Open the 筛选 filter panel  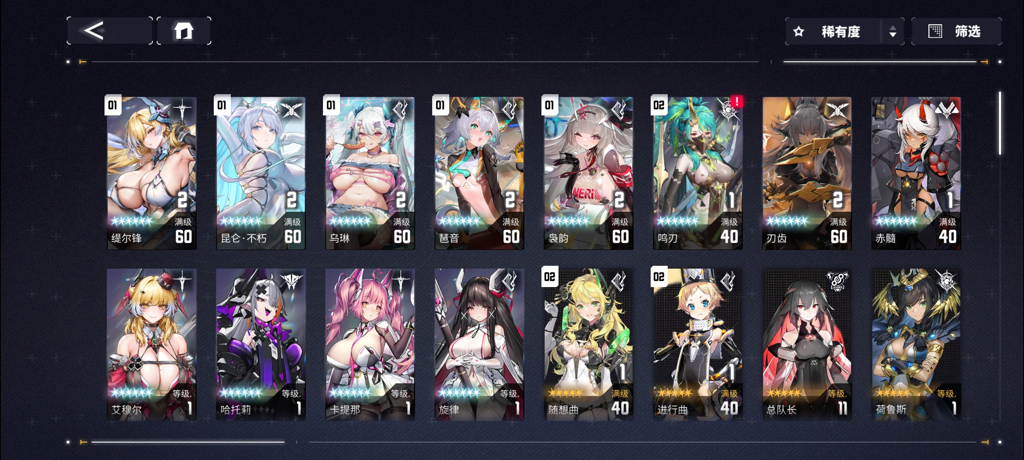pos(956,32)
